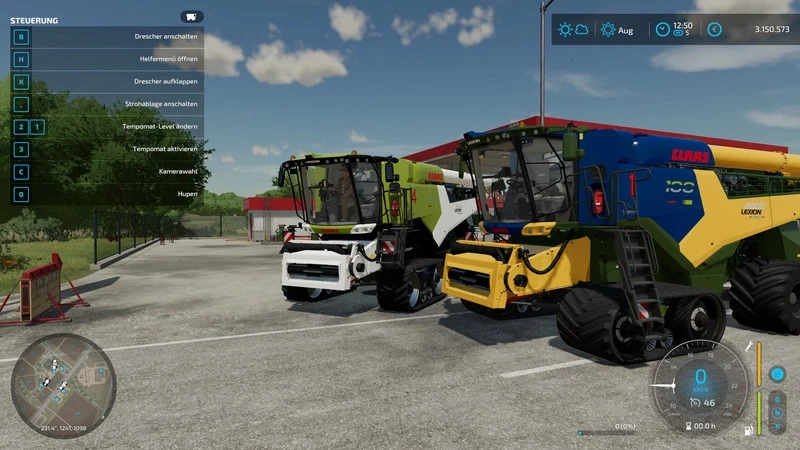Select the vehicle icon above the Steuerung panel
Image resolution: width=800 pixels, height=450 pixels.
click(192, 17)
